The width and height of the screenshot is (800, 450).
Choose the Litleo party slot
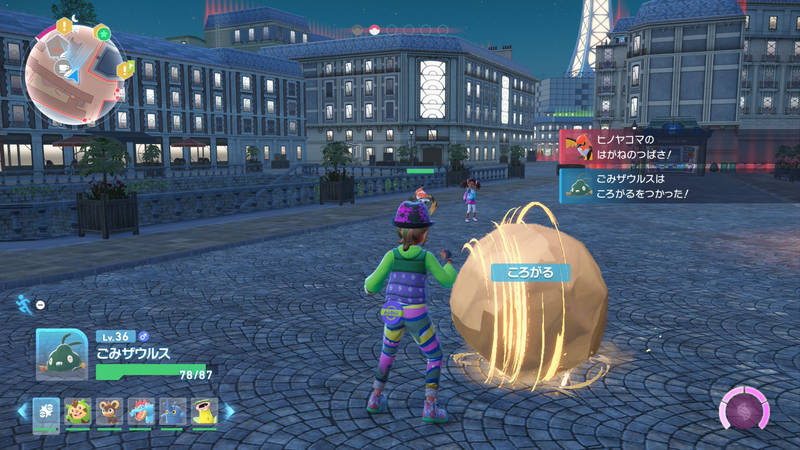click(x=108, y=412)
